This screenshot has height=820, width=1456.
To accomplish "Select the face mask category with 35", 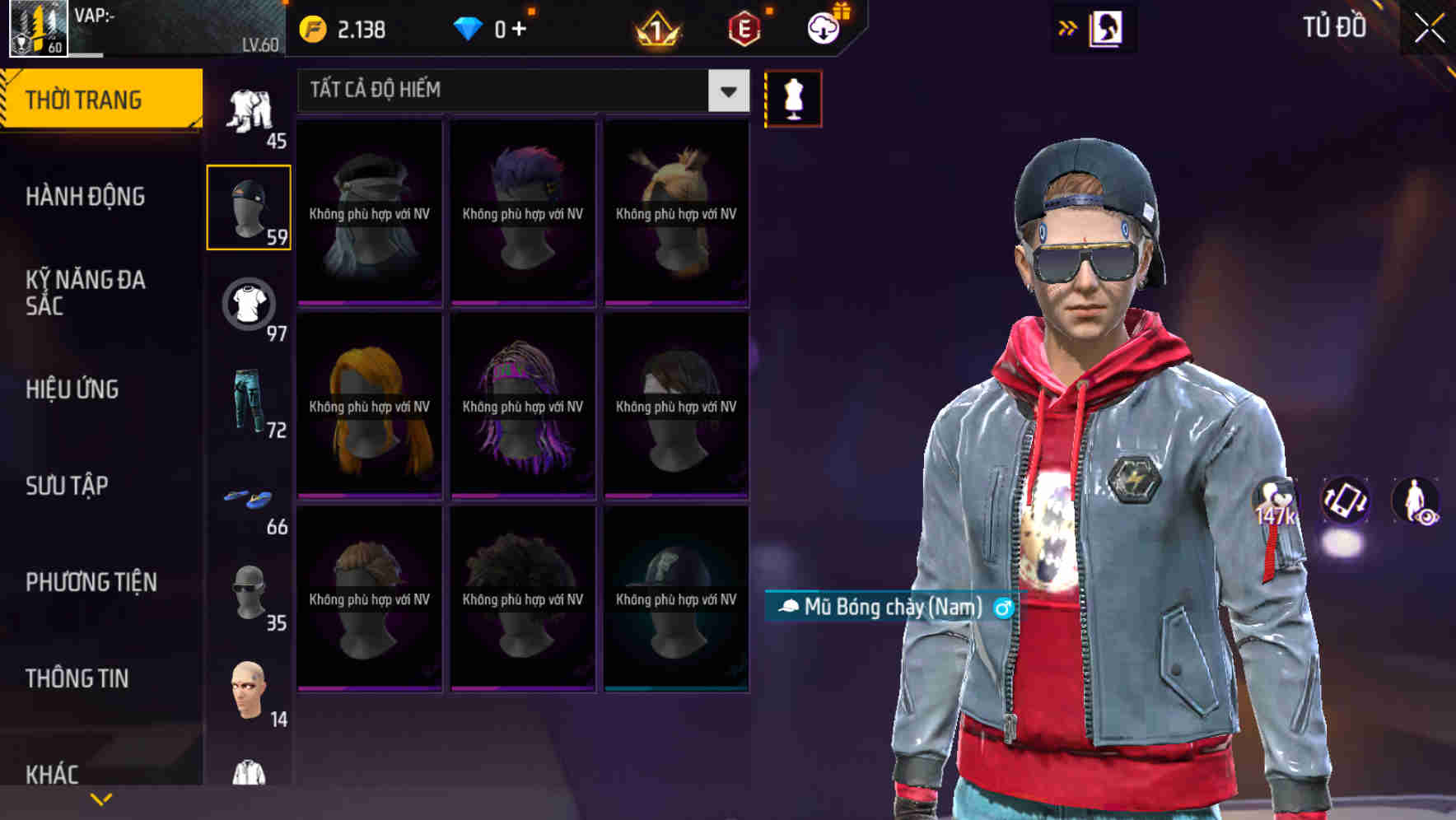I will pos(248,593).
